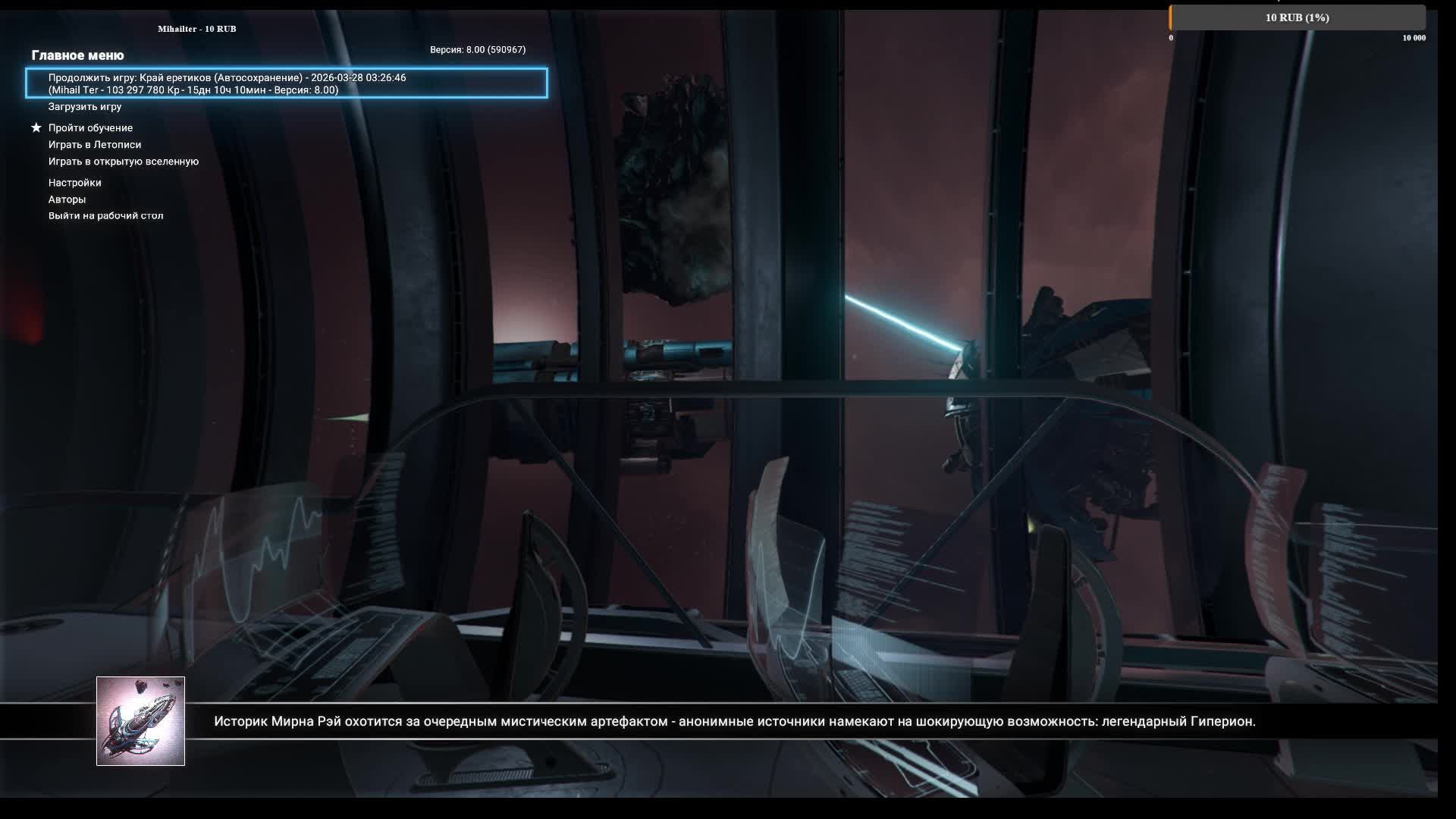Show the Авторы credits

pos(67,199)
